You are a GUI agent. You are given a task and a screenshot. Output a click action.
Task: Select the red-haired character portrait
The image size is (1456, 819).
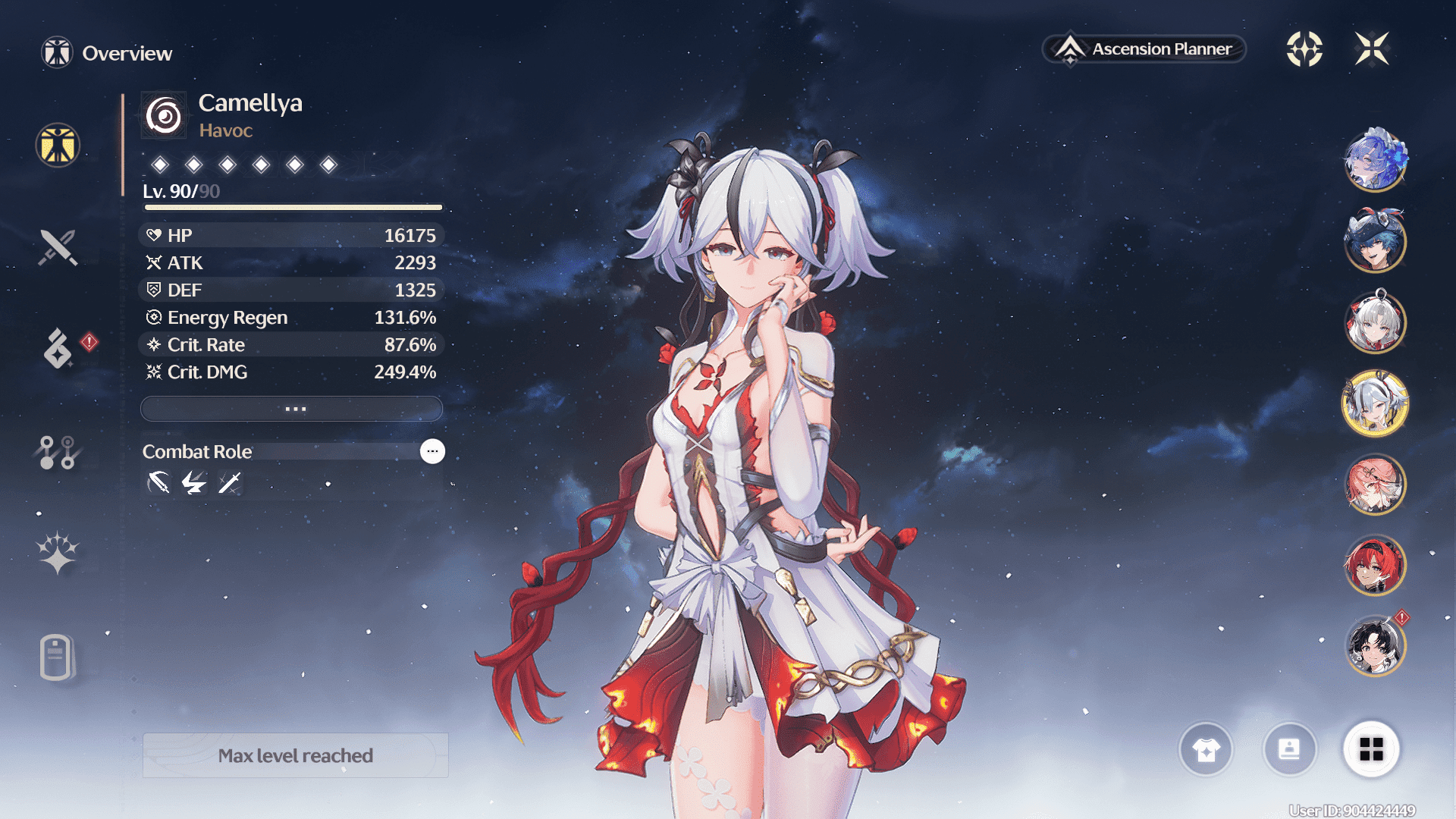click(x=1375, y=566)
